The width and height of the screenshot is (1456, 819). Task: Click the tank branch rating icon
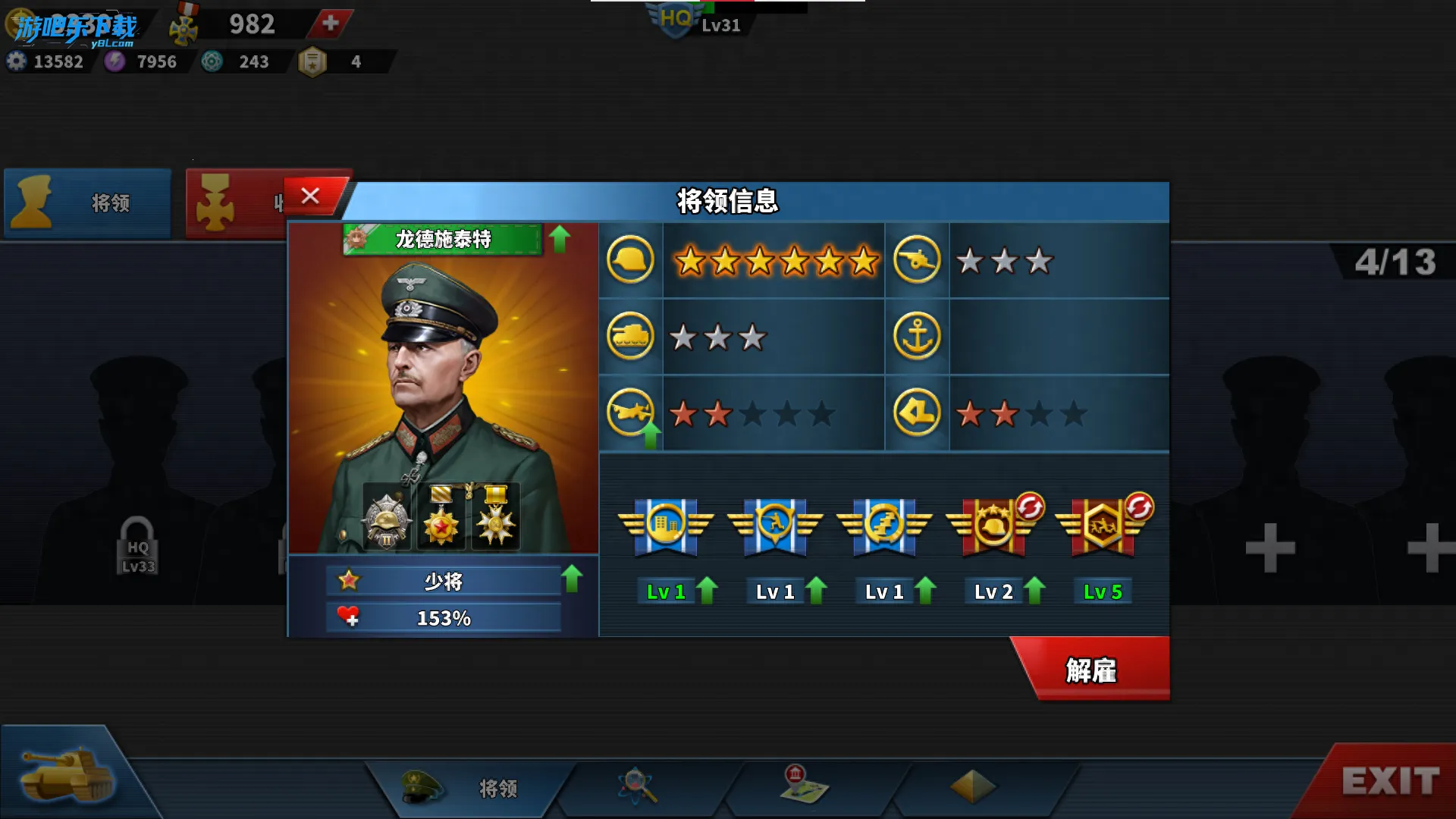[x=630, y=337]
